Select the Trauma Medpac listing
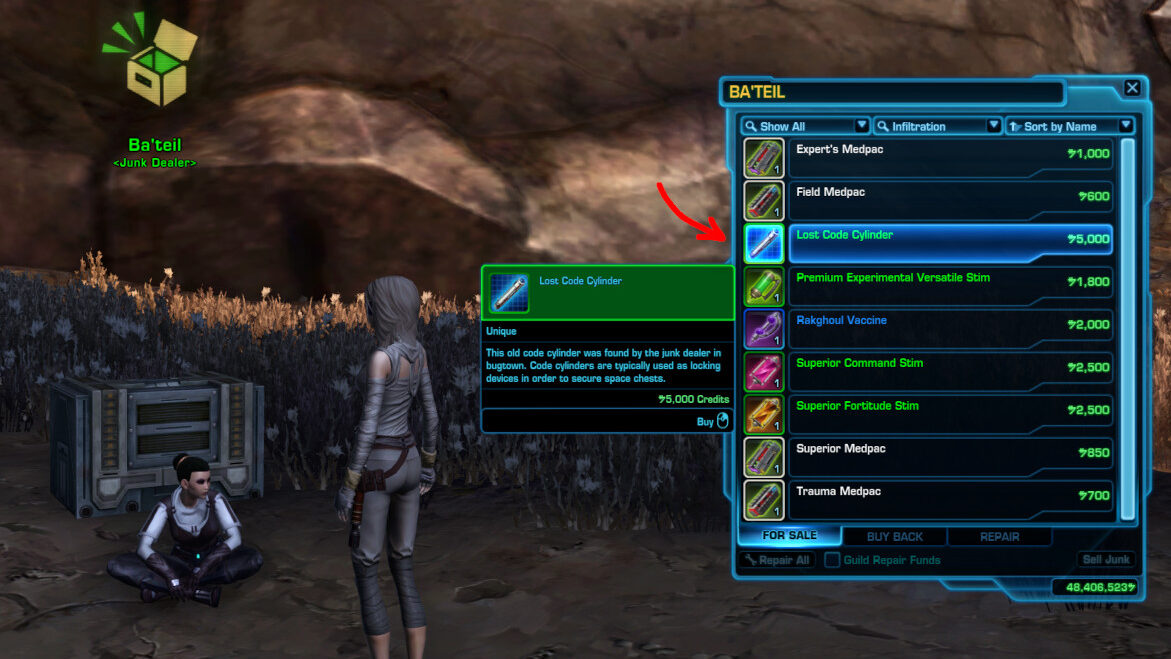The height and width of the screenshot is (659, 1171). (x=950, y=500)
